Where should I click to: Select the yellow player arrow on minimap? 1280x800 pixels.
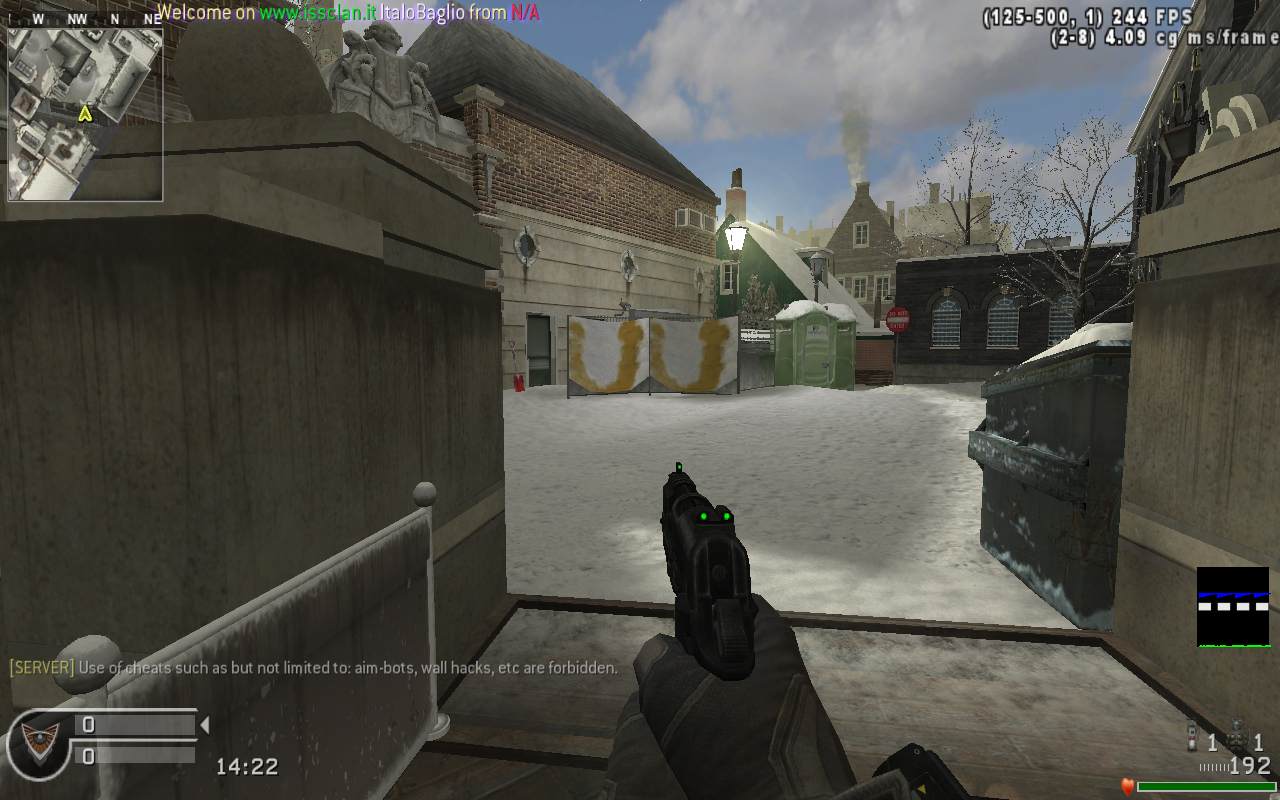(x=85, y=113)
